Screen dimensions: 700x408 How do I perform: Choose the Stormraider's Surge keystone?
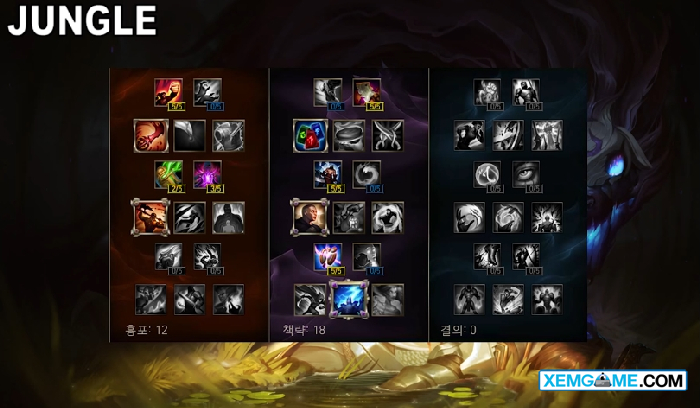point(308,297)
